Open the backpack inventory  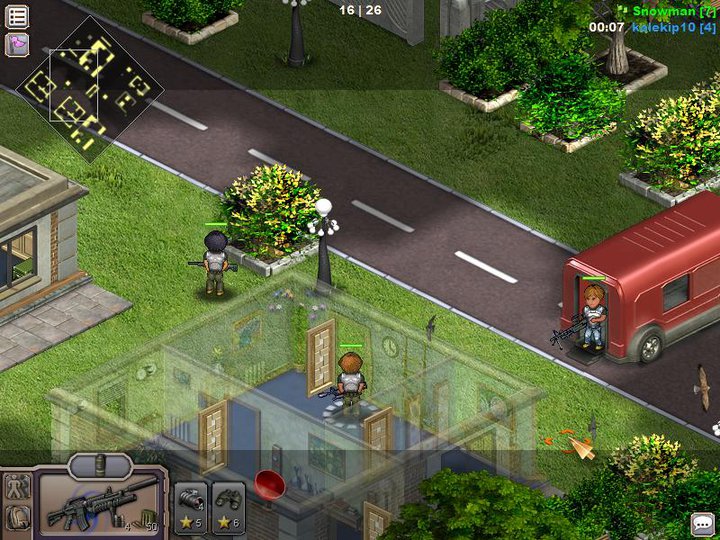pos(17,519)
